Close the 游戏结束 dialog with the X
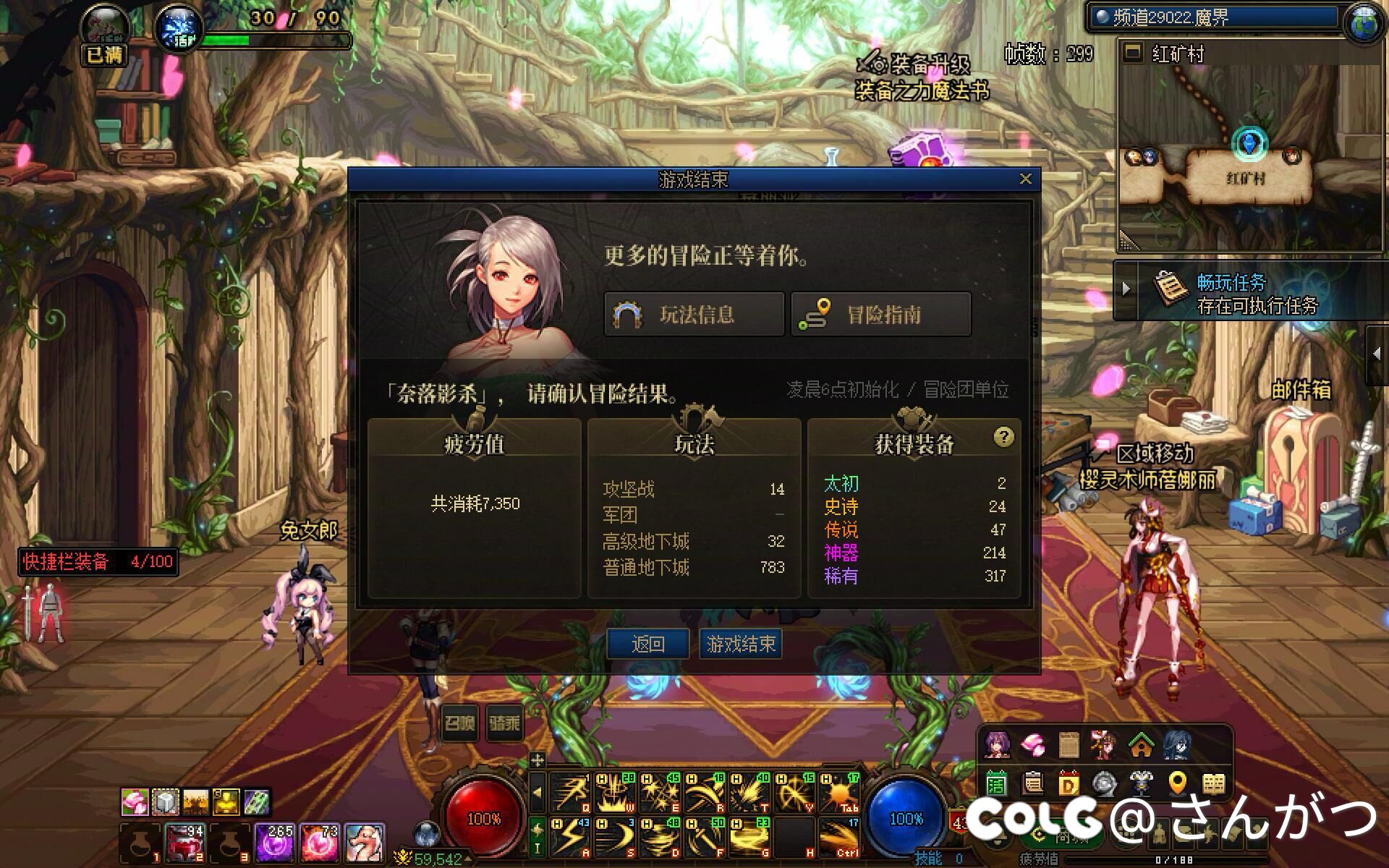Image resolution: width=1389 pixels, height=868 pixels. coord(1025,179)
